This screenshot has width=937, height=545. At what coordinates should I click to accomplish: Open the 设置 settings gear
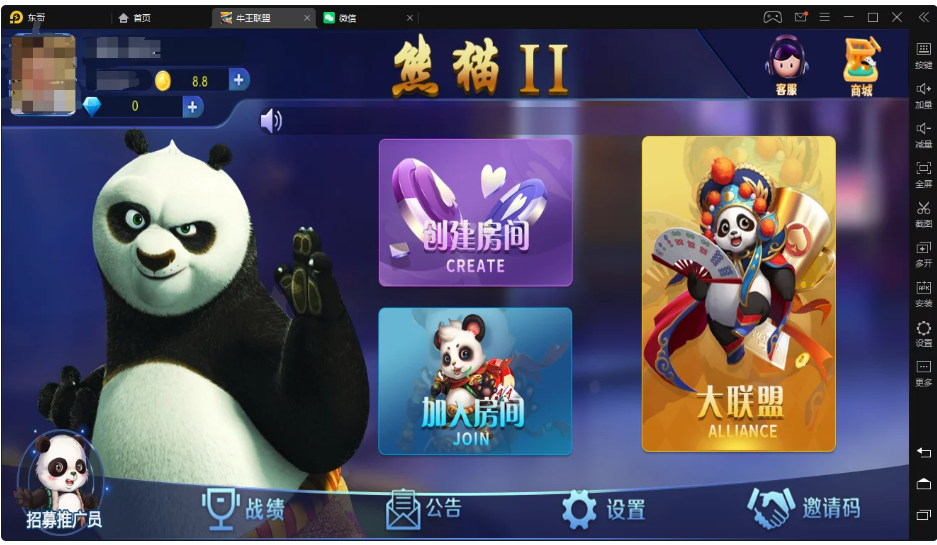pos(603,509)
